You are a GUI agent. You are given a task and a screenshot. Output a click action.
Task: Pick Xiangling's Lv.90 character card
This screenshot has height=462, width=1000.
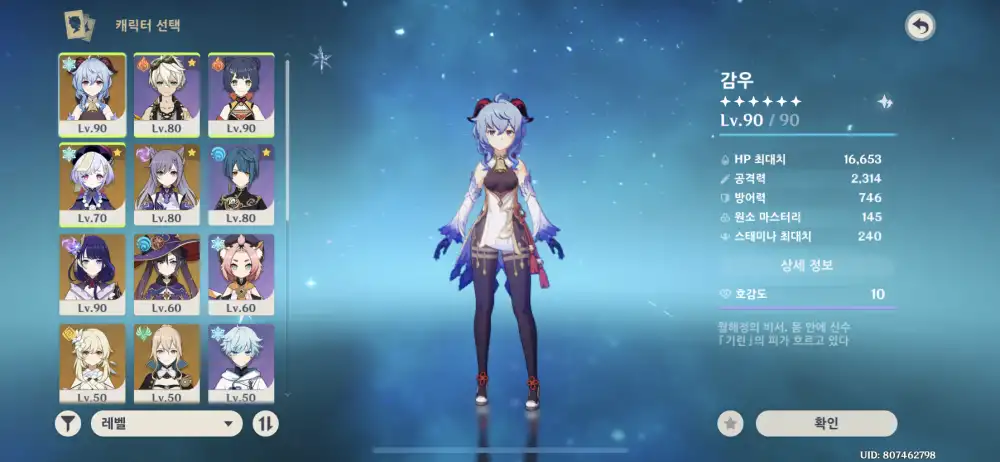[x=241, y=94]
